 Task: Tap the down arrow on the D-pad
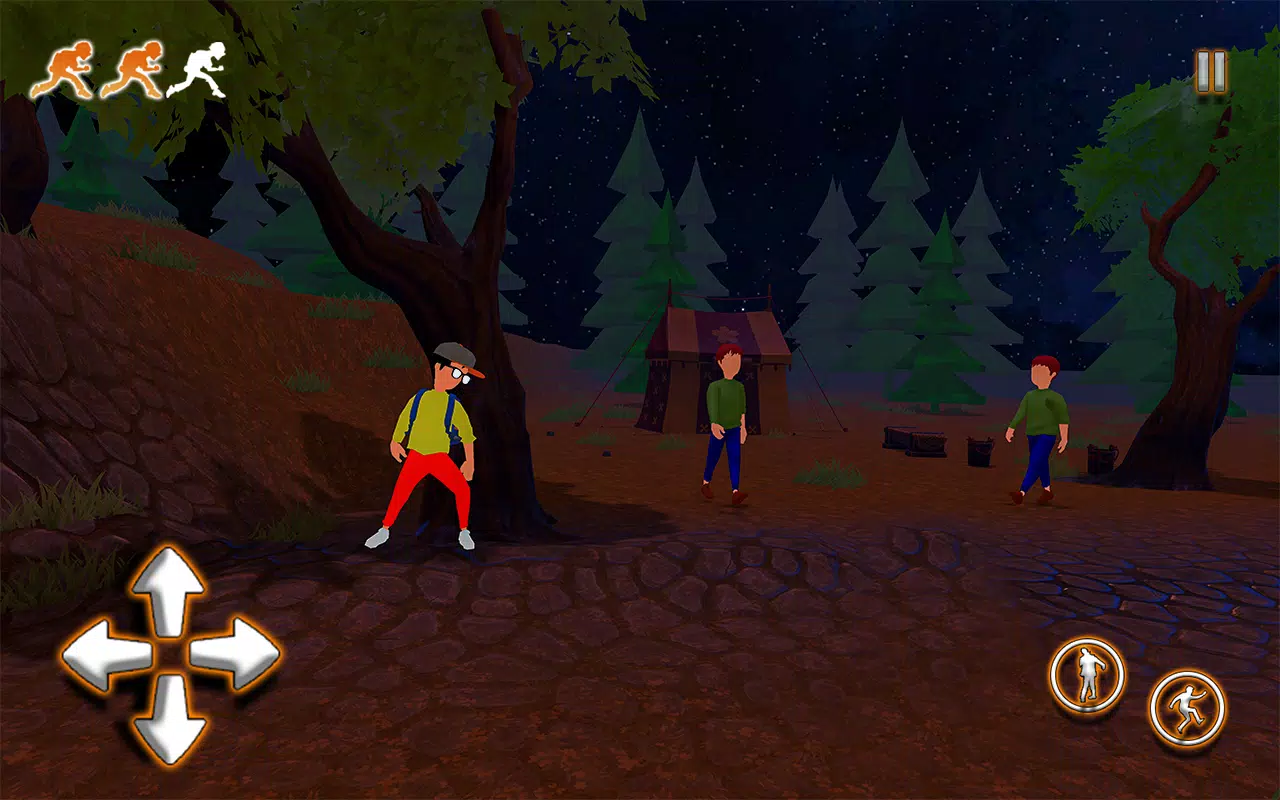(168, 718)
